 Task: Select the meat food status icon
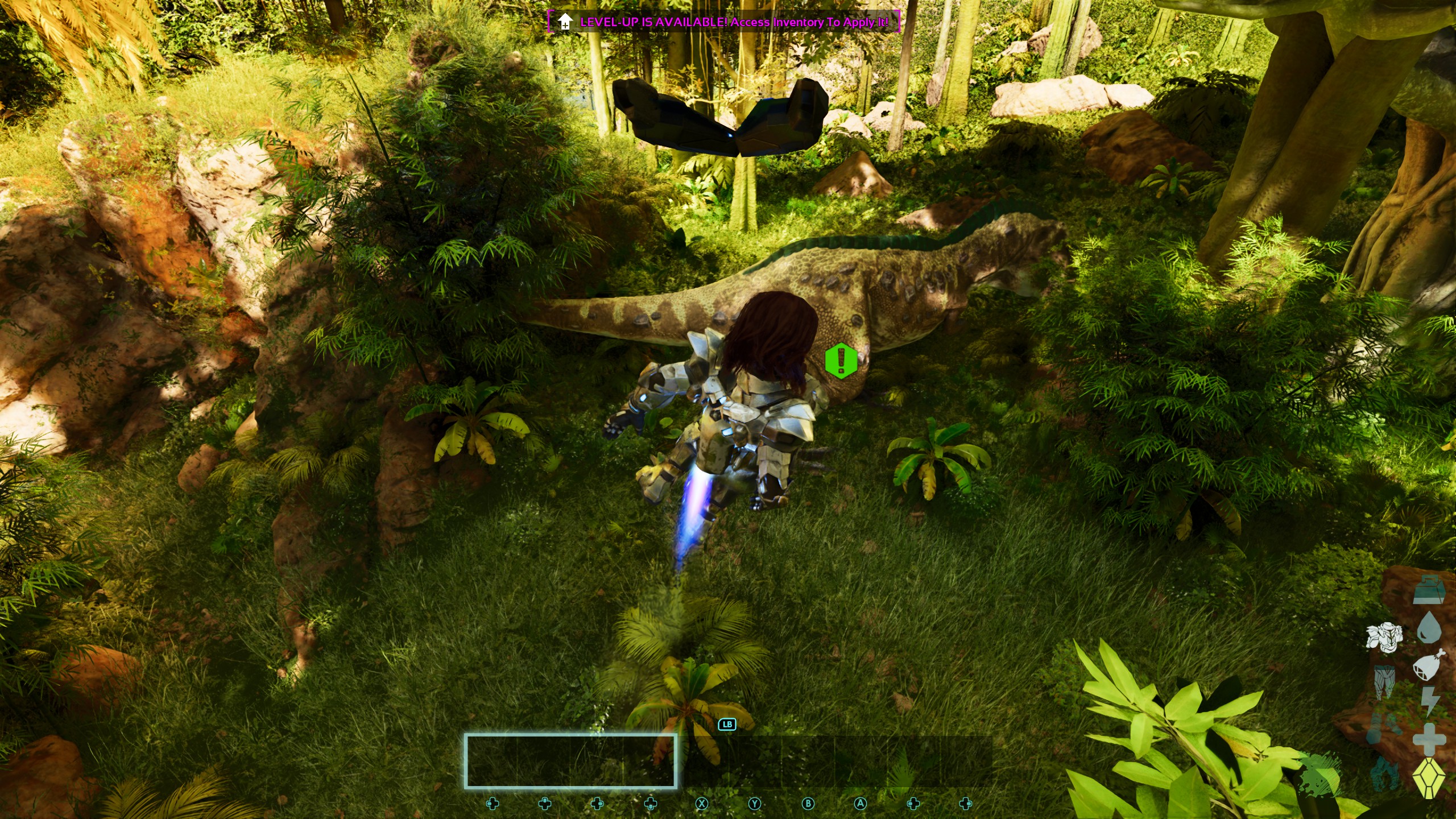click(1428, 664)
